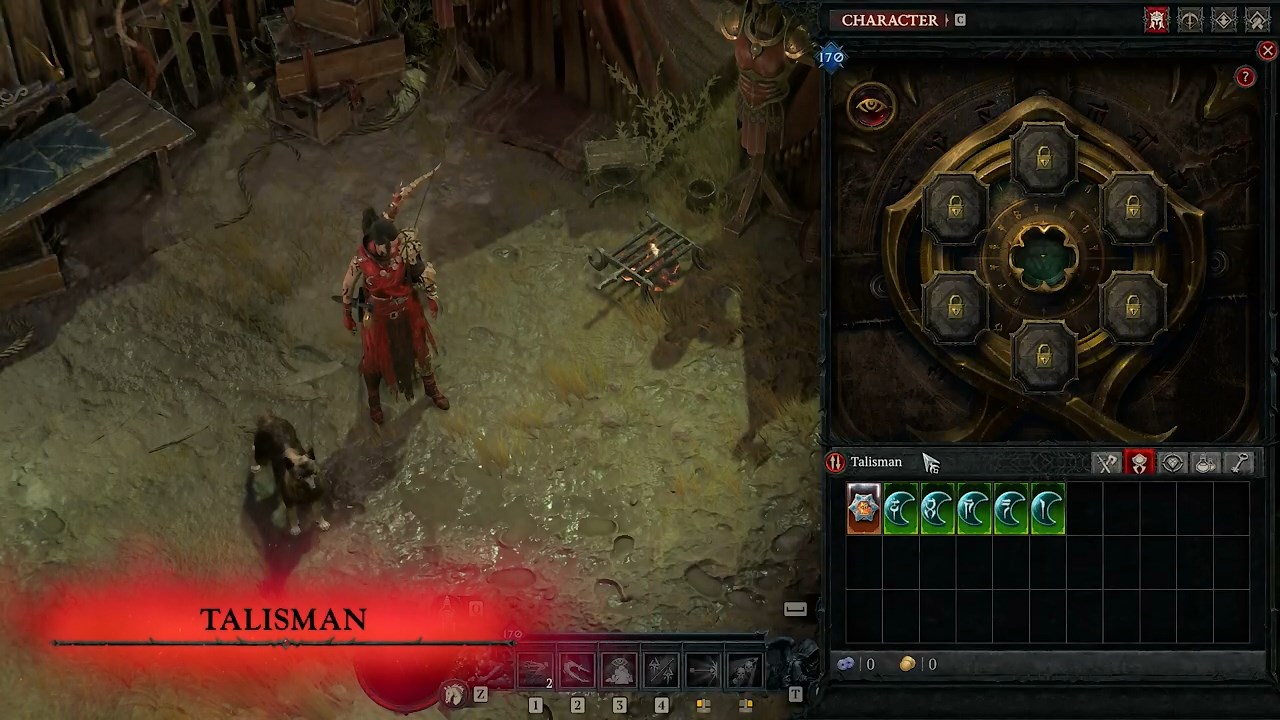Select the red Talisman inventory tab

pos(1139,462)
